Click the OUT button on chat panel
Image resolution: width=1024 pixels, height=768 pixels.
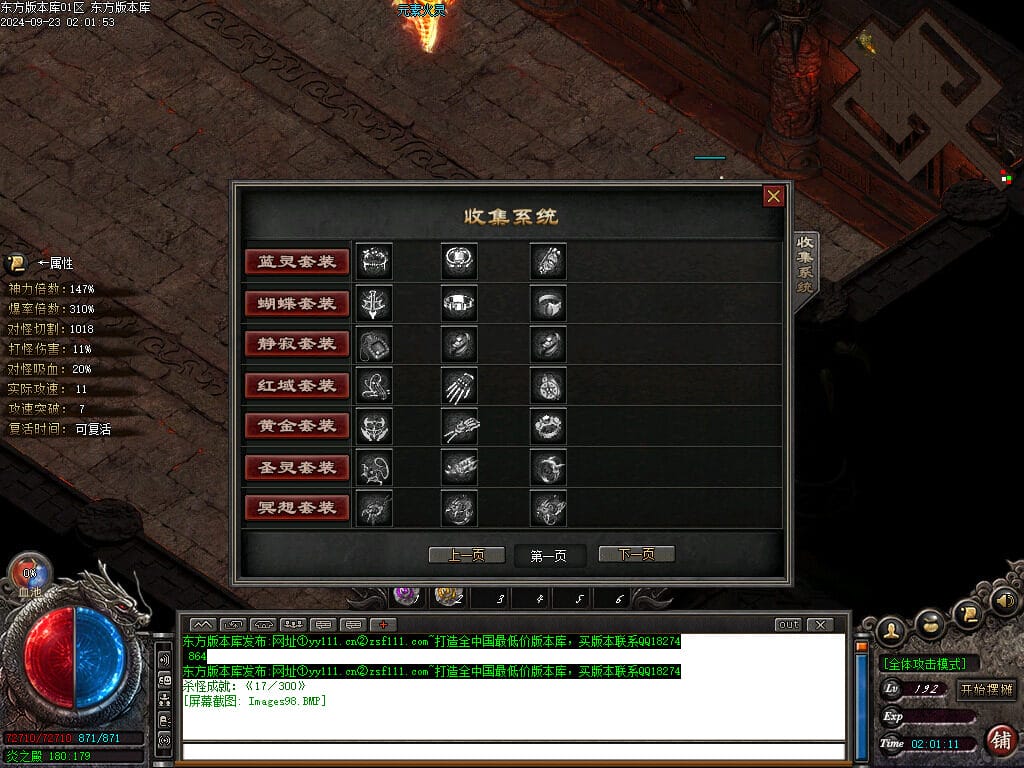click(x=788, y=625)
